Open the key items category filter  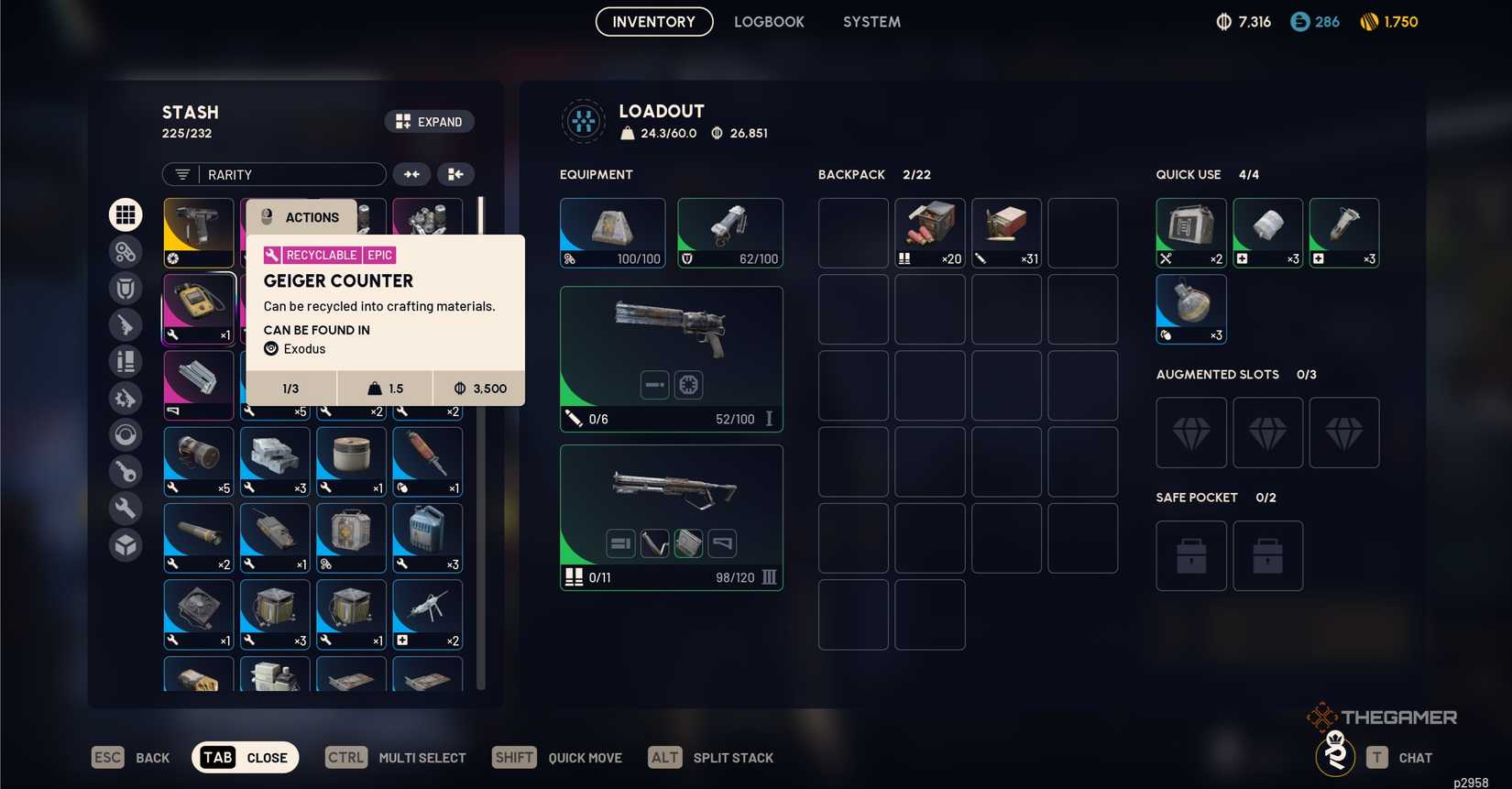point(126,471)
